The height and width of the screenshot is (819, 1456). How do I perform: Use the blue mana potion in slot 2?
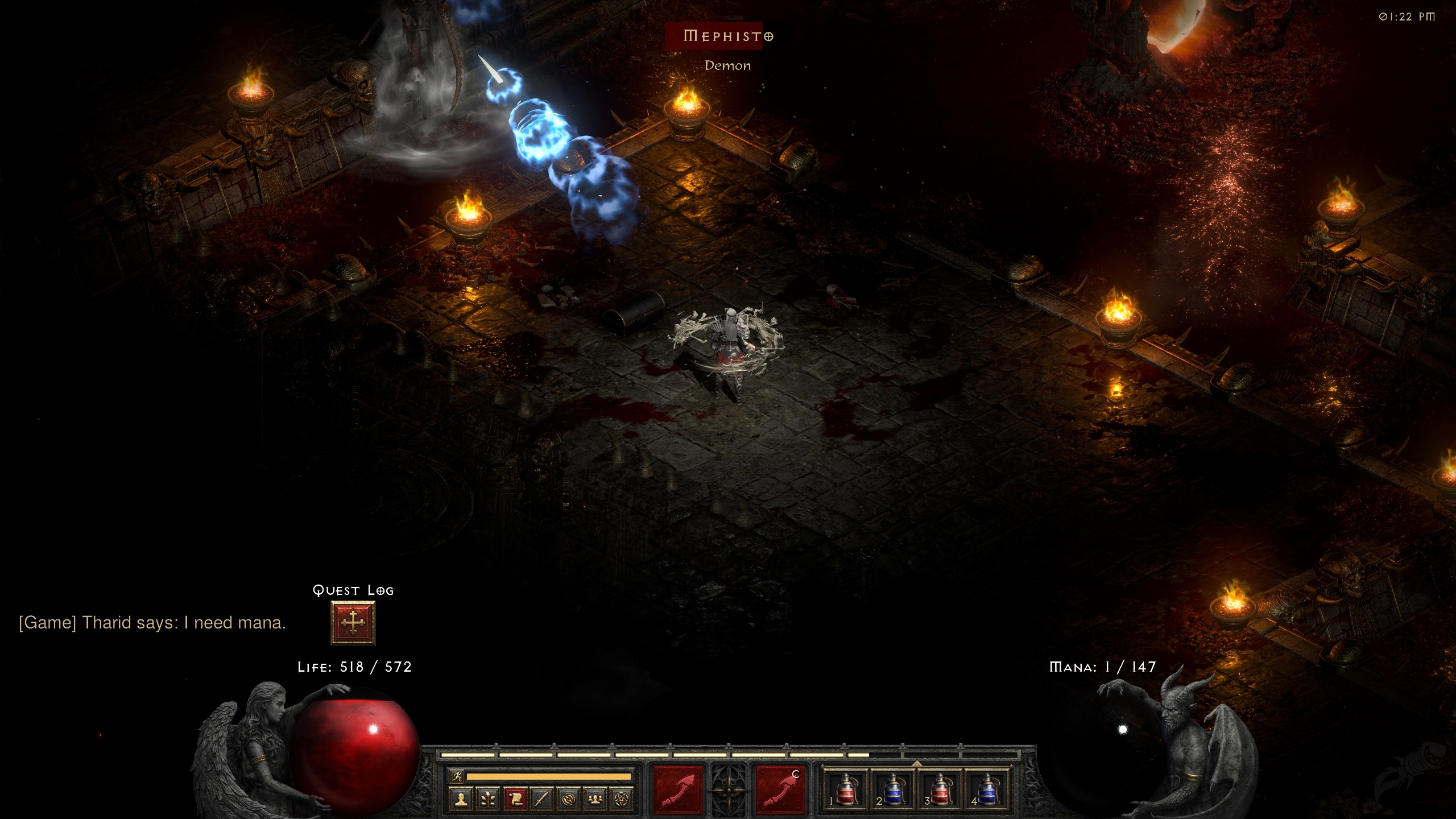(893, 790)
